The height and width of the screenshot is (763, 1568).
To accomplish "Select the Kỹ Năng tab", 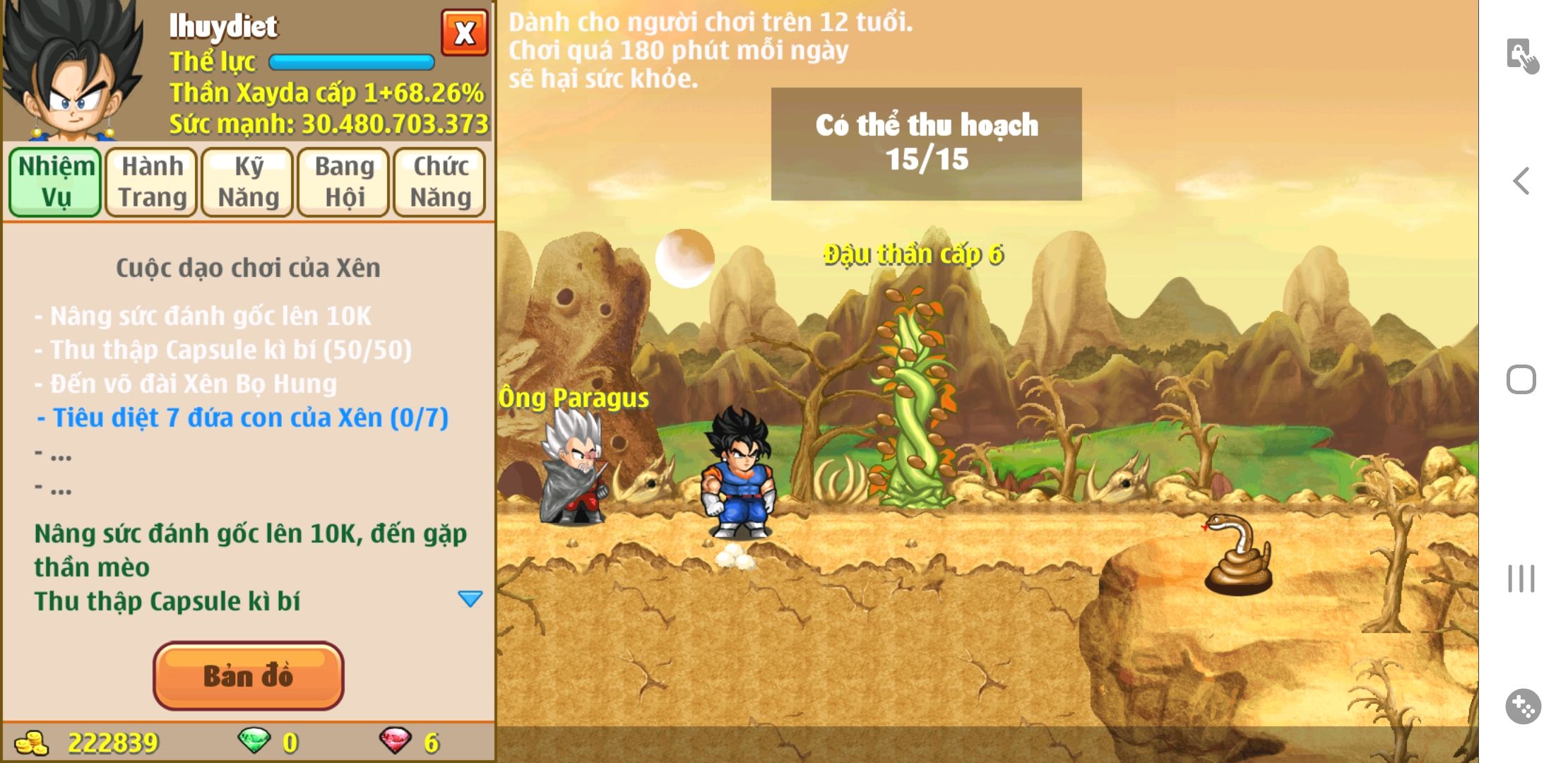I will point(248,182).
